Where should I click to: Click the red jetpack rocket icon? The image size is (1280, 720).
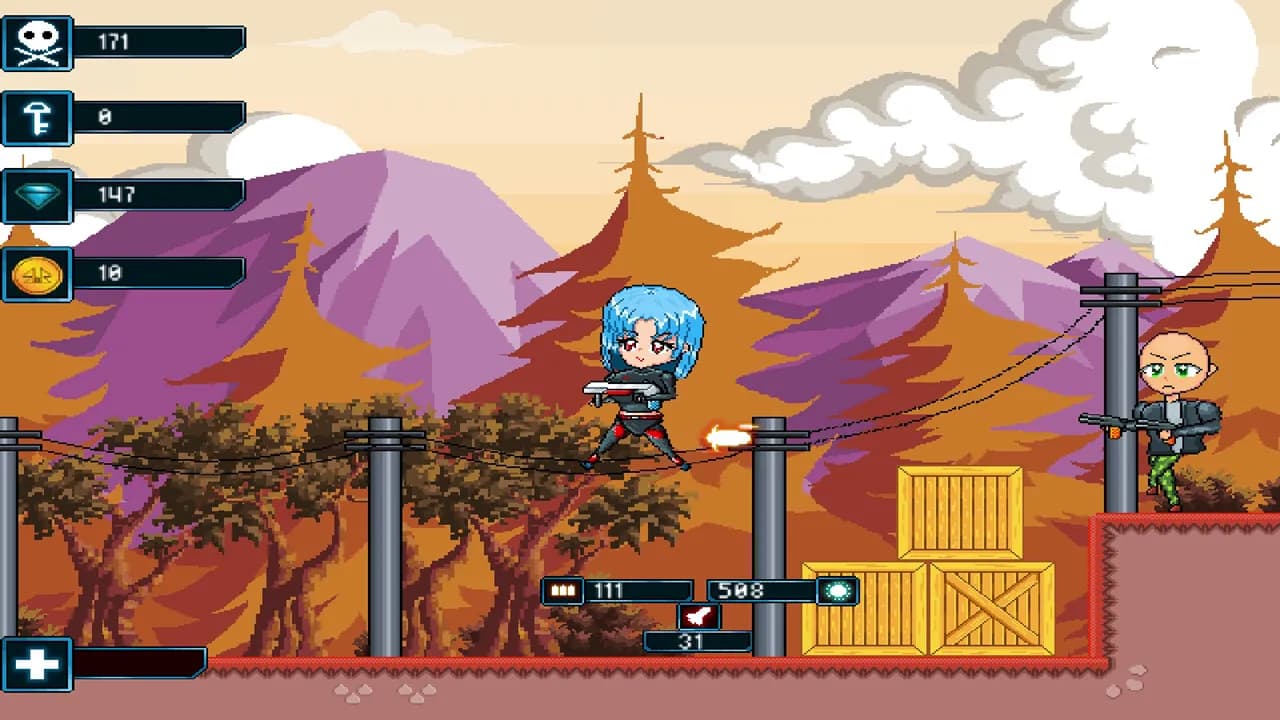click(x=698, y=617)
